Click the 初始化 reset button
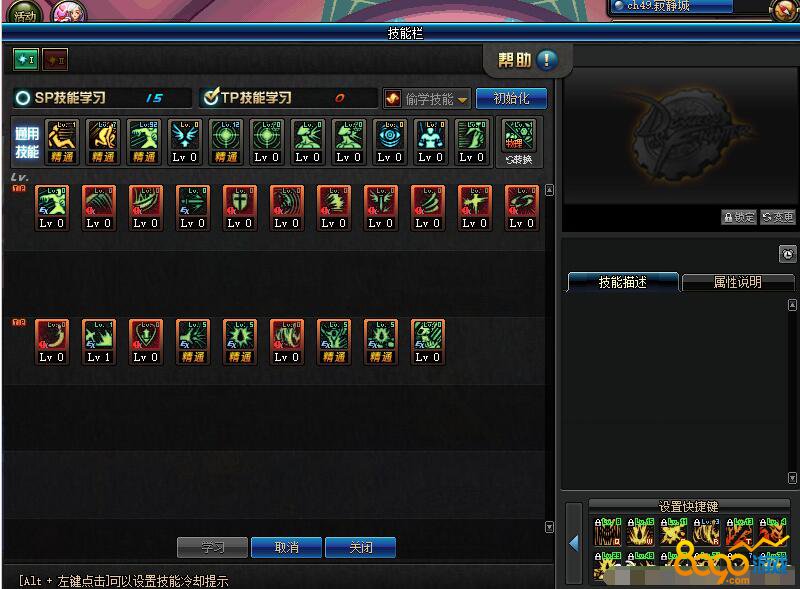Viewport: 800px width, 589px height. point(511,98)
